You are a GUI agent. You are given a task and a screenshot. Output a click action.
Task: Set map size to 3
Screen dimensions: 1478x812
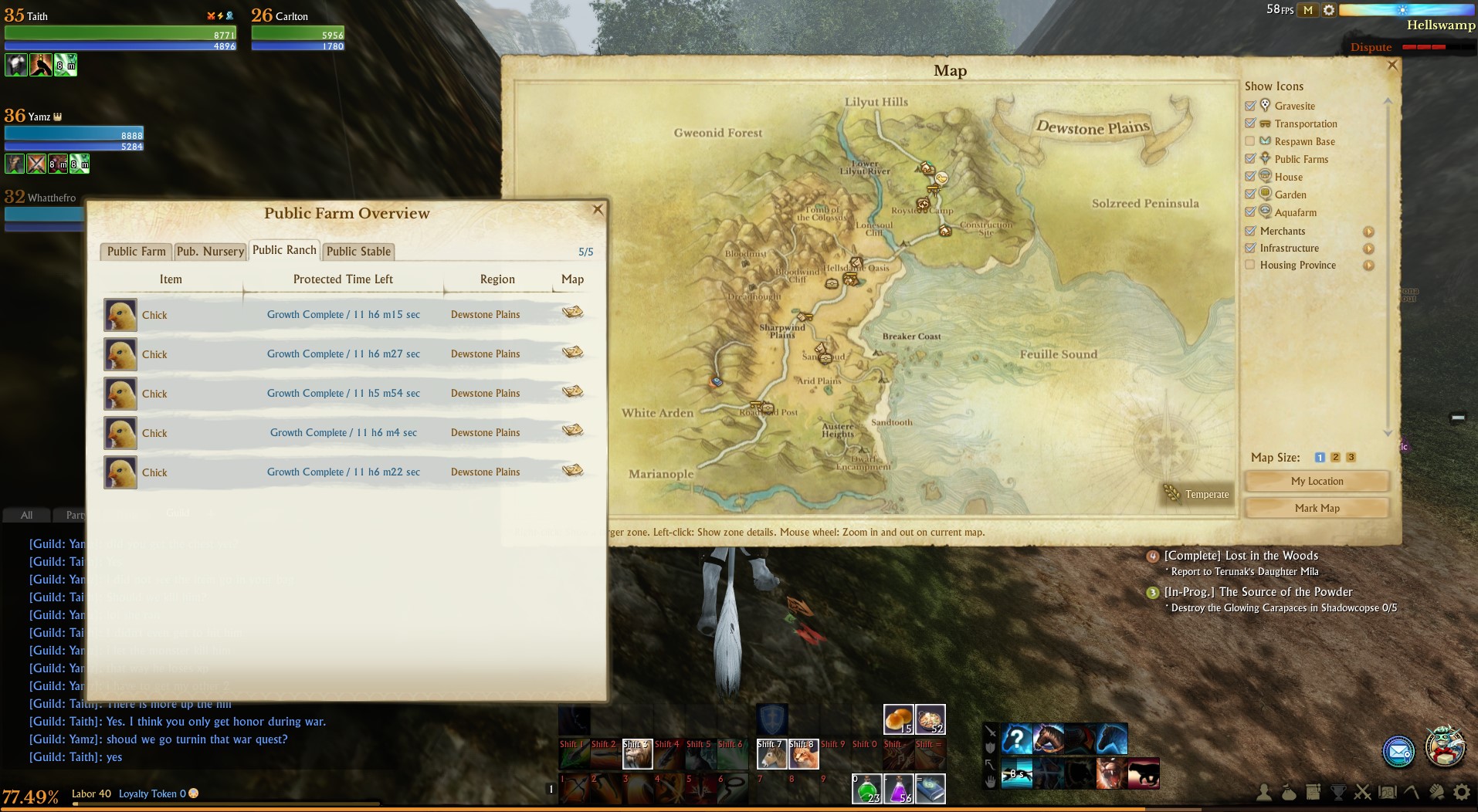click(1351, 457)
